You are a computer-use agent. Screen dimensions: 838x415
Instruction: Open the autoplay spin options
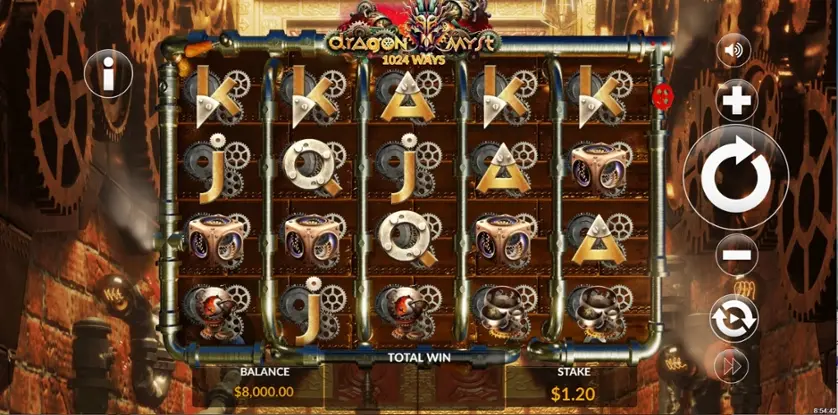tap(734, 318)
